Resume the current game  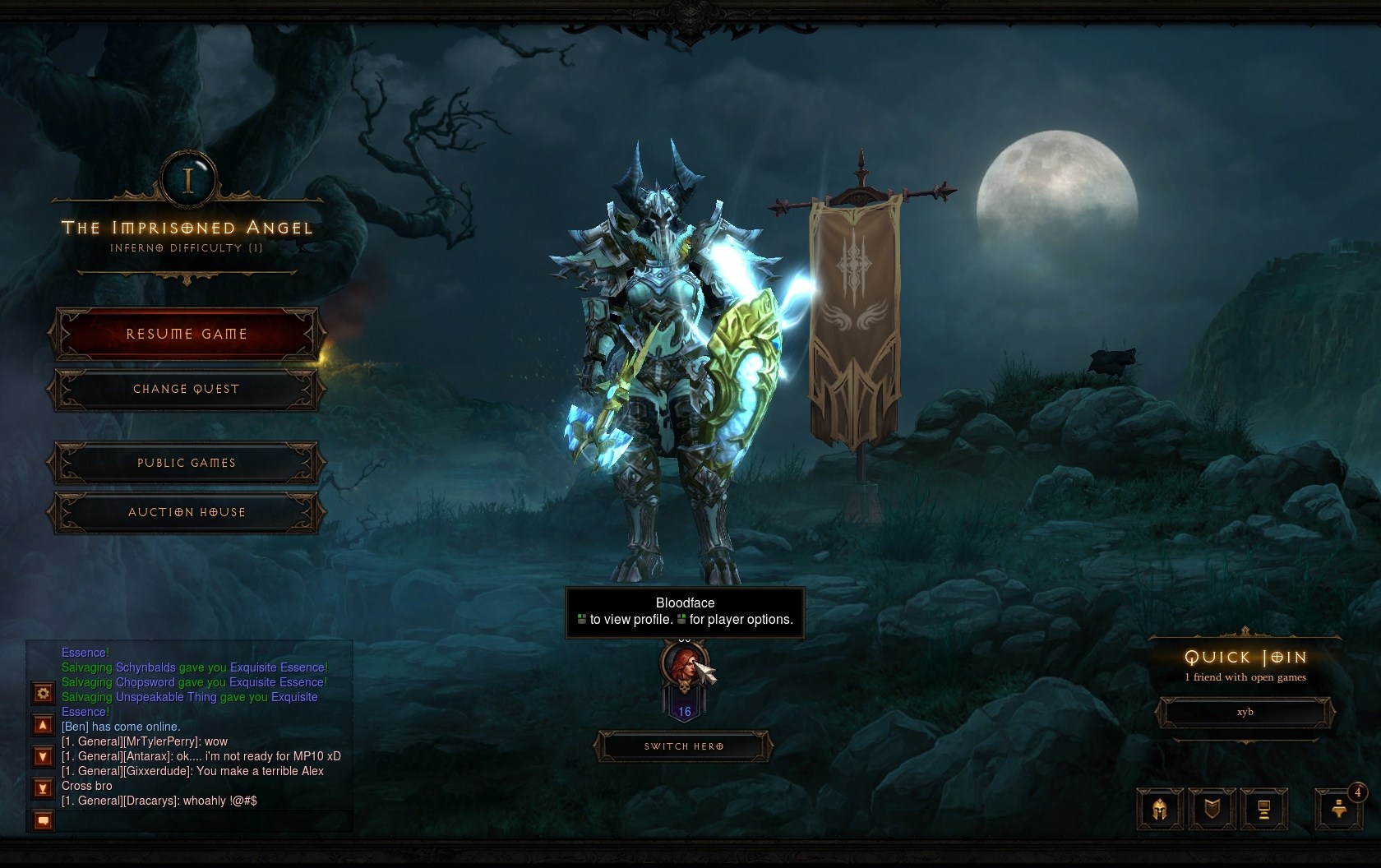click(187, 334)
